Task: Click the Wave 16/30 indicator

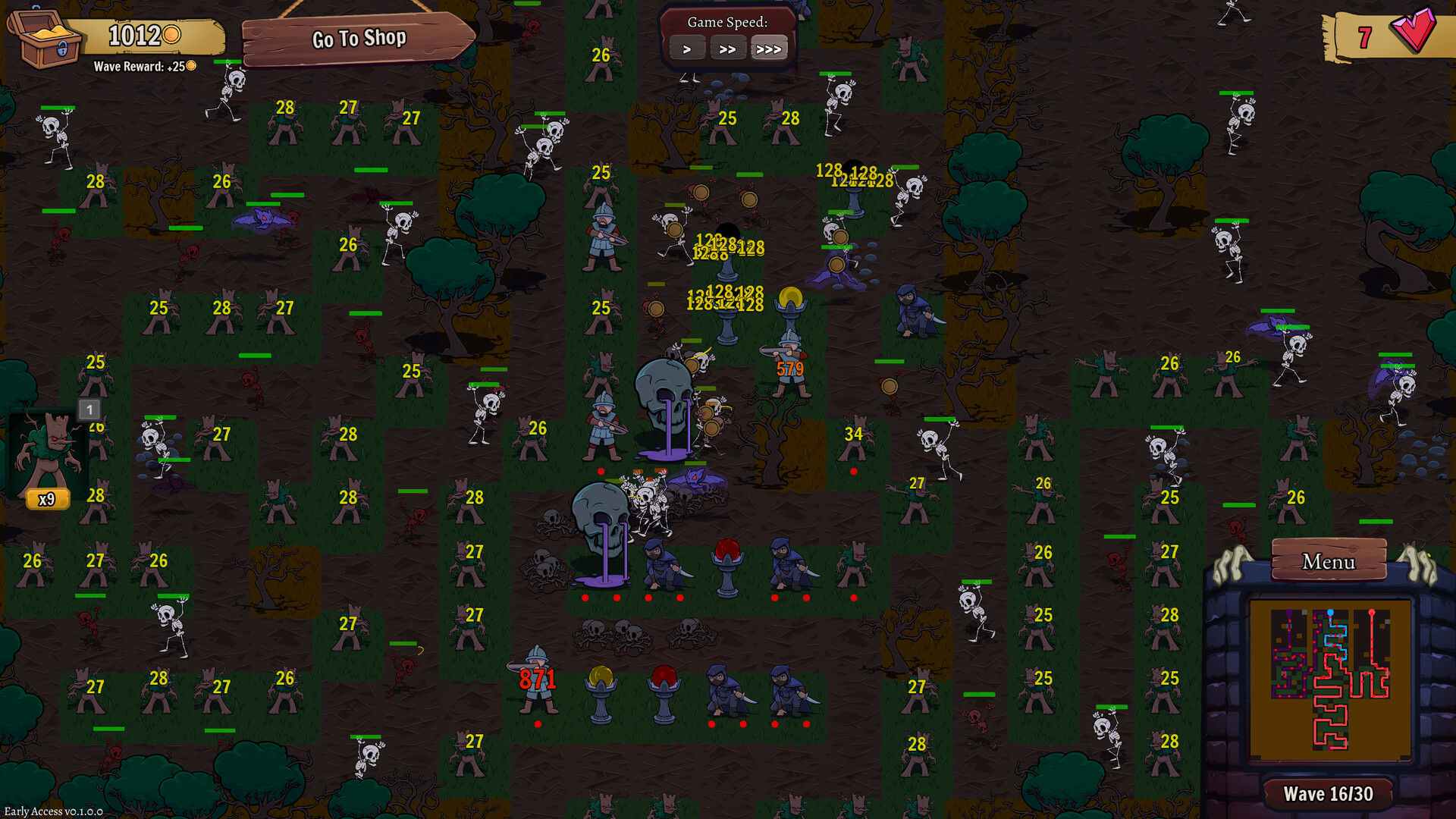Action: [x=1328, y=793]
